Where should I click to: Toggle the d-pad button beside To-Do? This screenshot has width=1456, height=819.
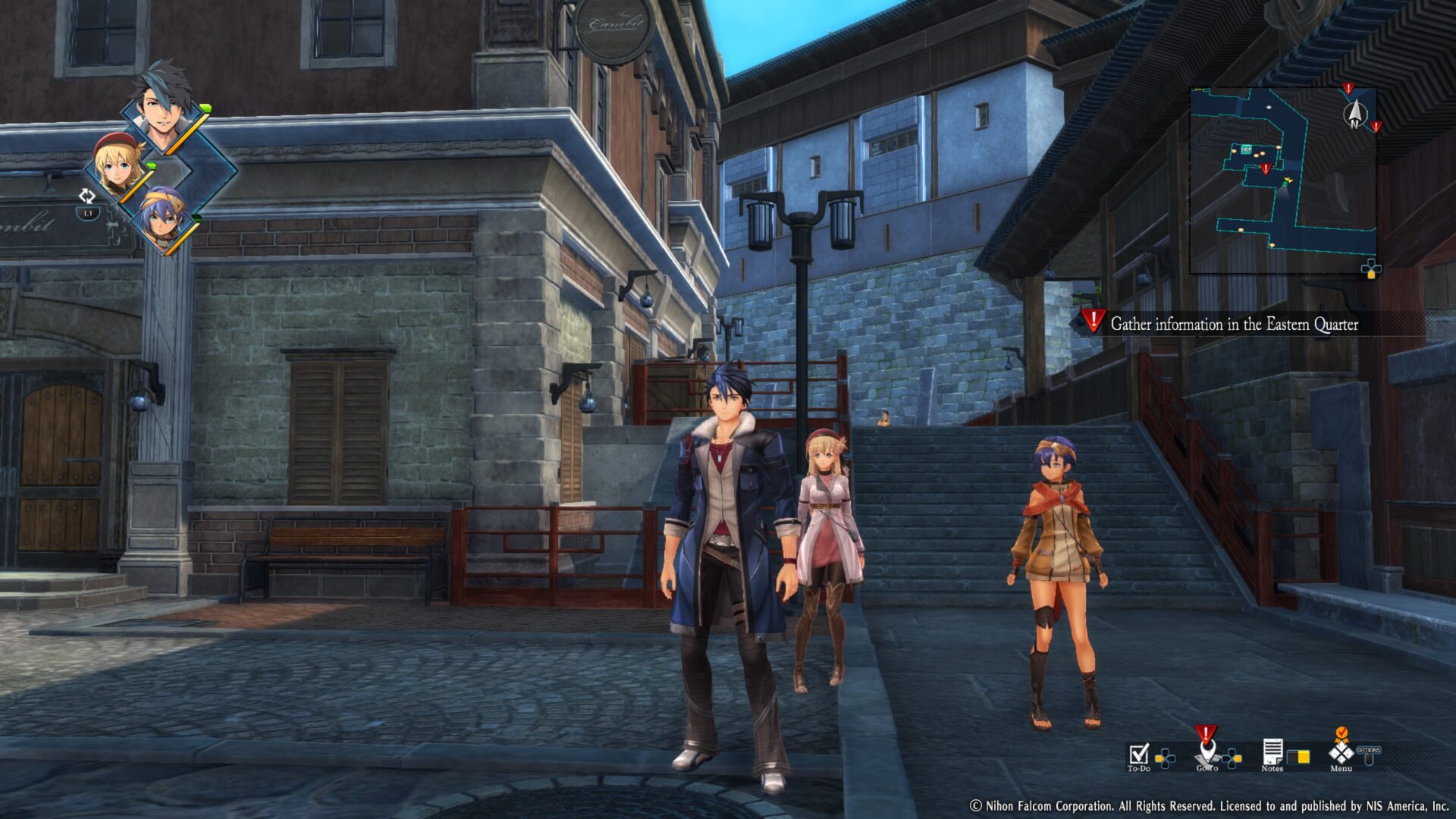(x=1166, y=758)
